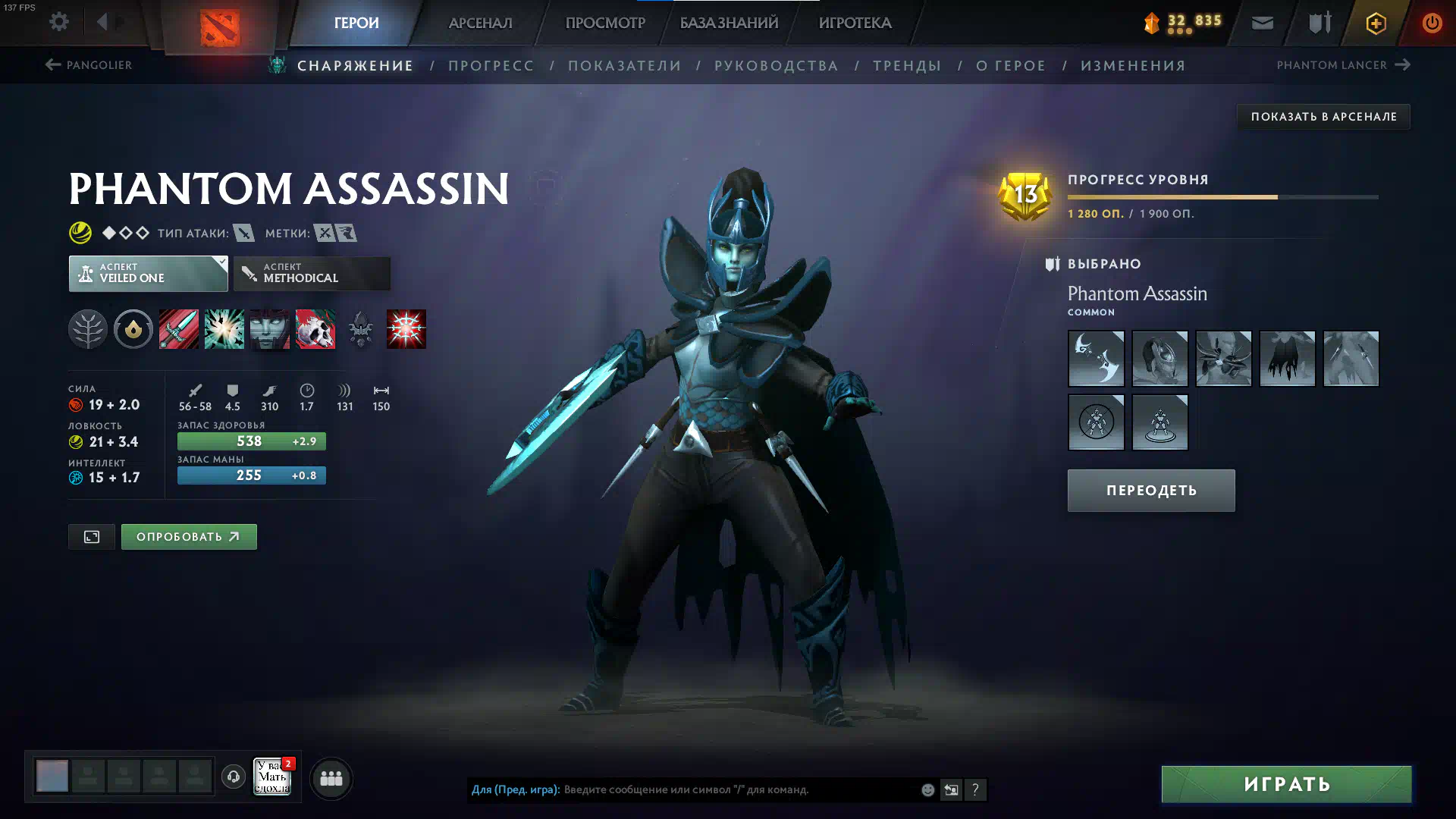Viewport: 1456px width, 819px height.
Task: Go to the Игротека tab
Action: (855, 23)
